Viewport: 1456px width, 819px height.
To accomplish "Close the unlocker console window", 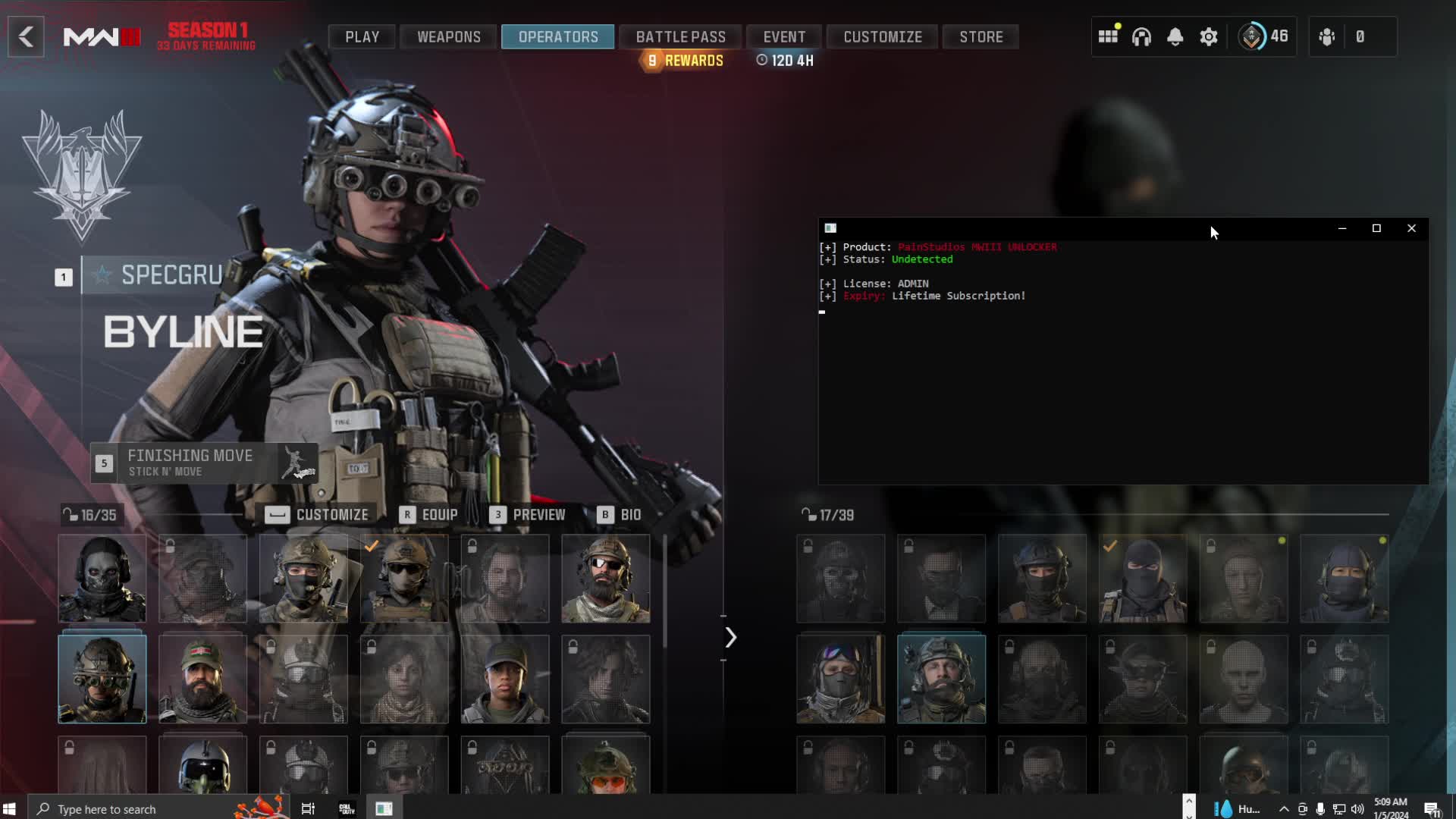I will coord(1411,228).
